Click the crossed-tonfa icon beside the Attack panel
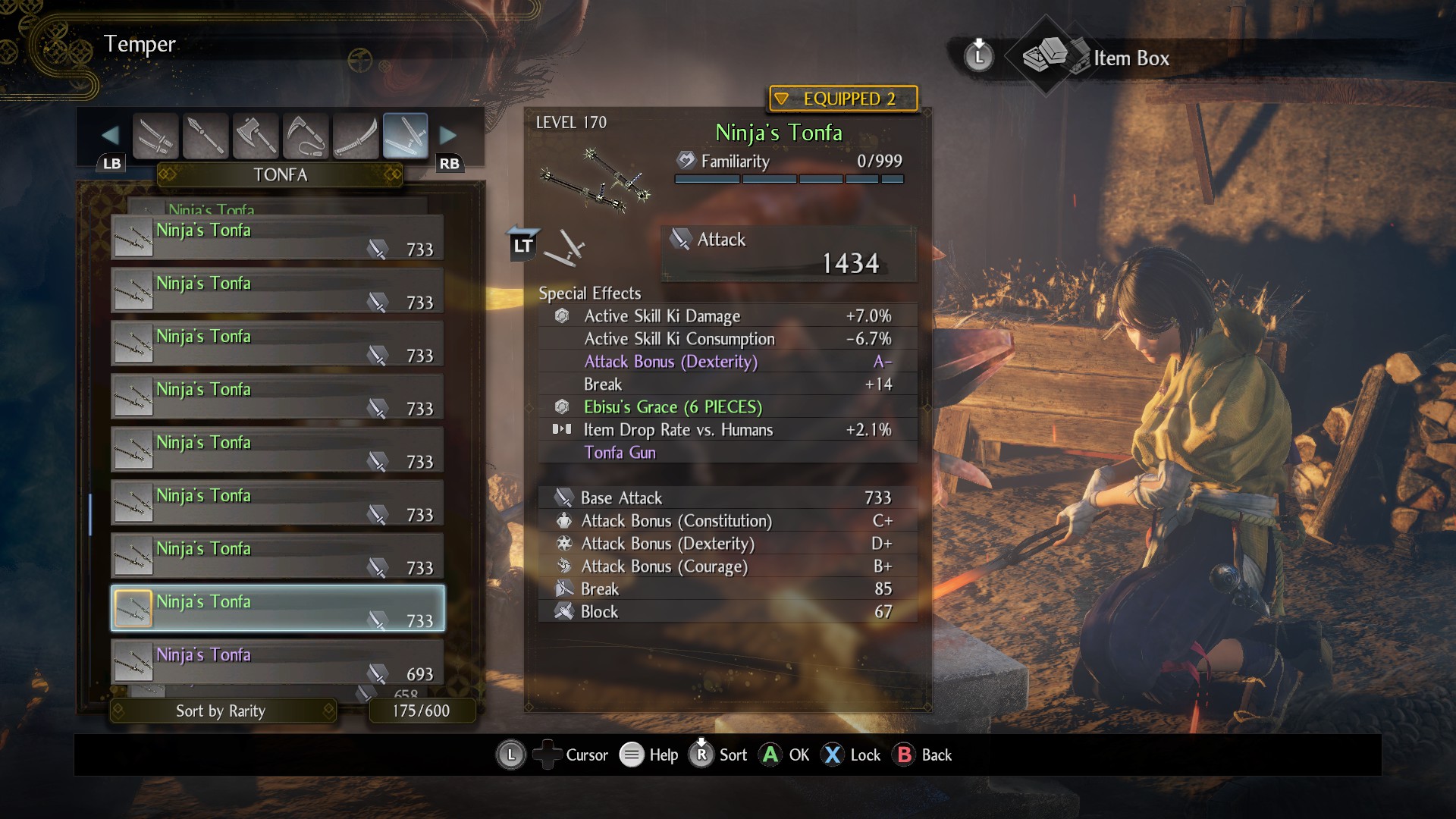 (565, 248)
